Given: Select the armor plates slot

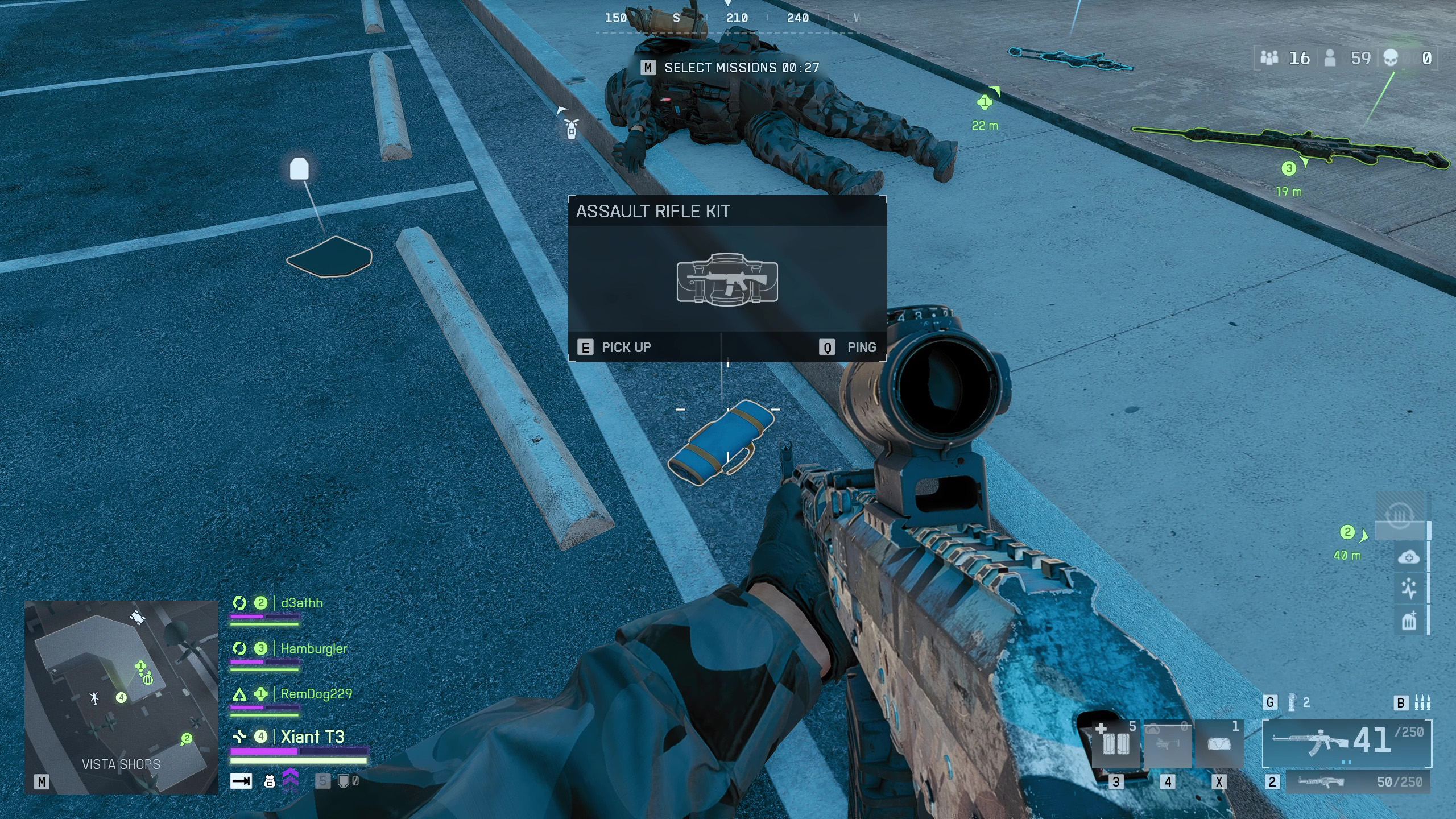Looking at the screenshot, I should pyautogui.click(x=1115, y=744).
